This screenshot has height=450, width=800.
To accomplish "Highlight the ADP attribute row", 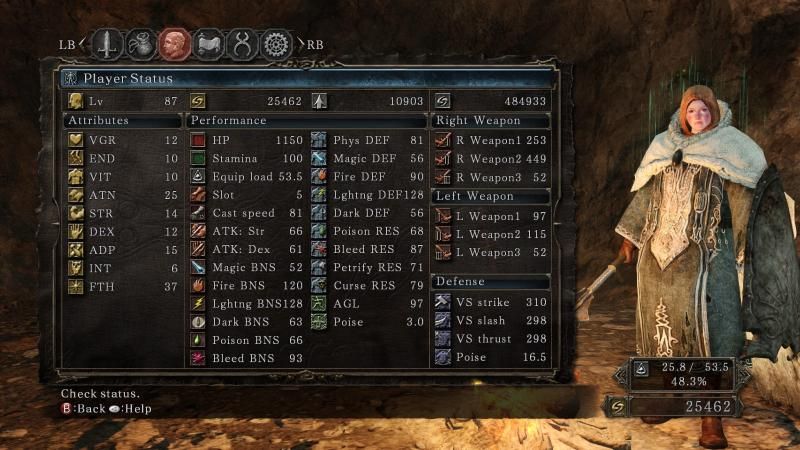I will tap(121, 249).
